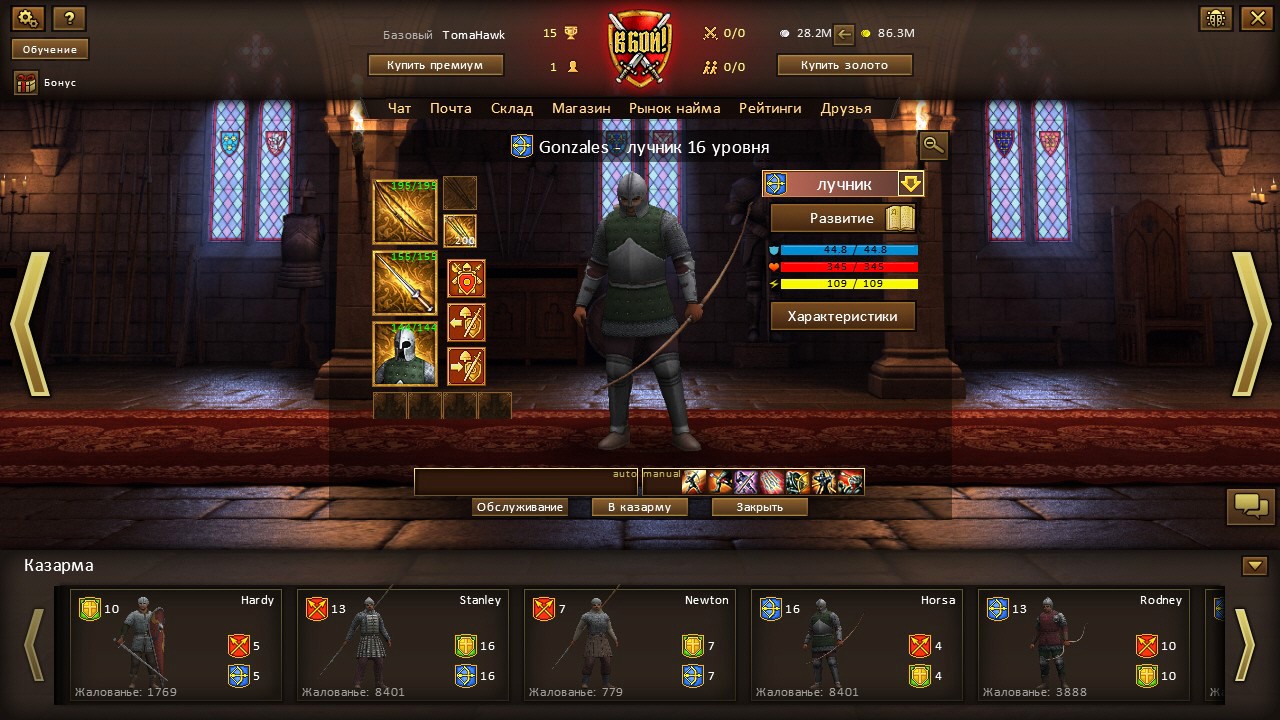Click the Купить золото button

click(845, 65)
